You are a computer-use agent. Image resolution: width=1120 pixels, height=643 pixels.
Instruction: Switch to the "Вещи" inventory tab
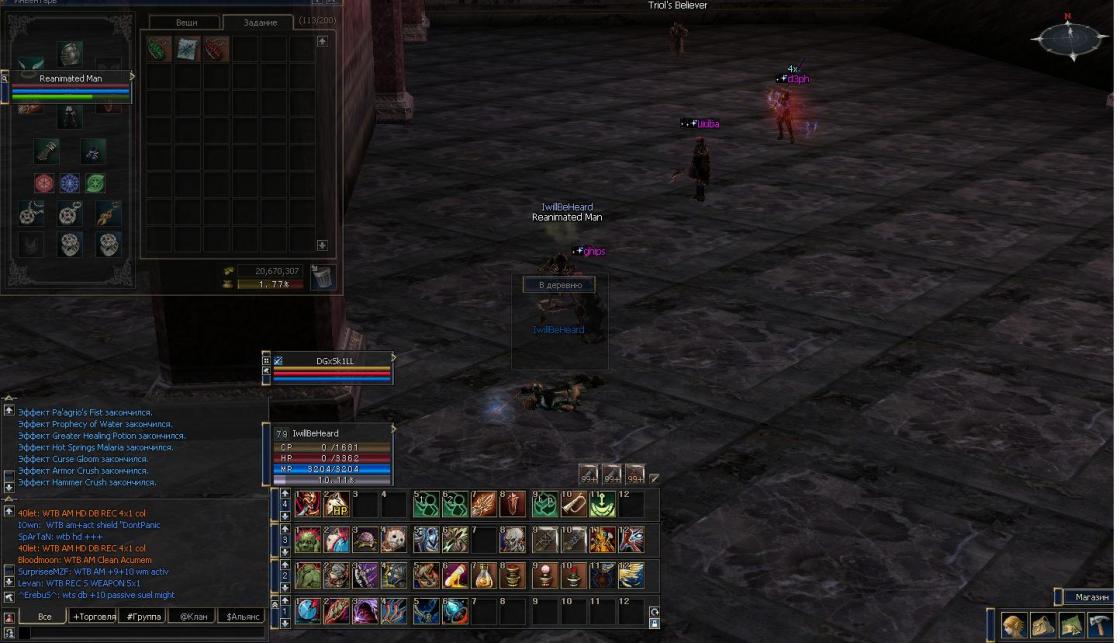187,21
